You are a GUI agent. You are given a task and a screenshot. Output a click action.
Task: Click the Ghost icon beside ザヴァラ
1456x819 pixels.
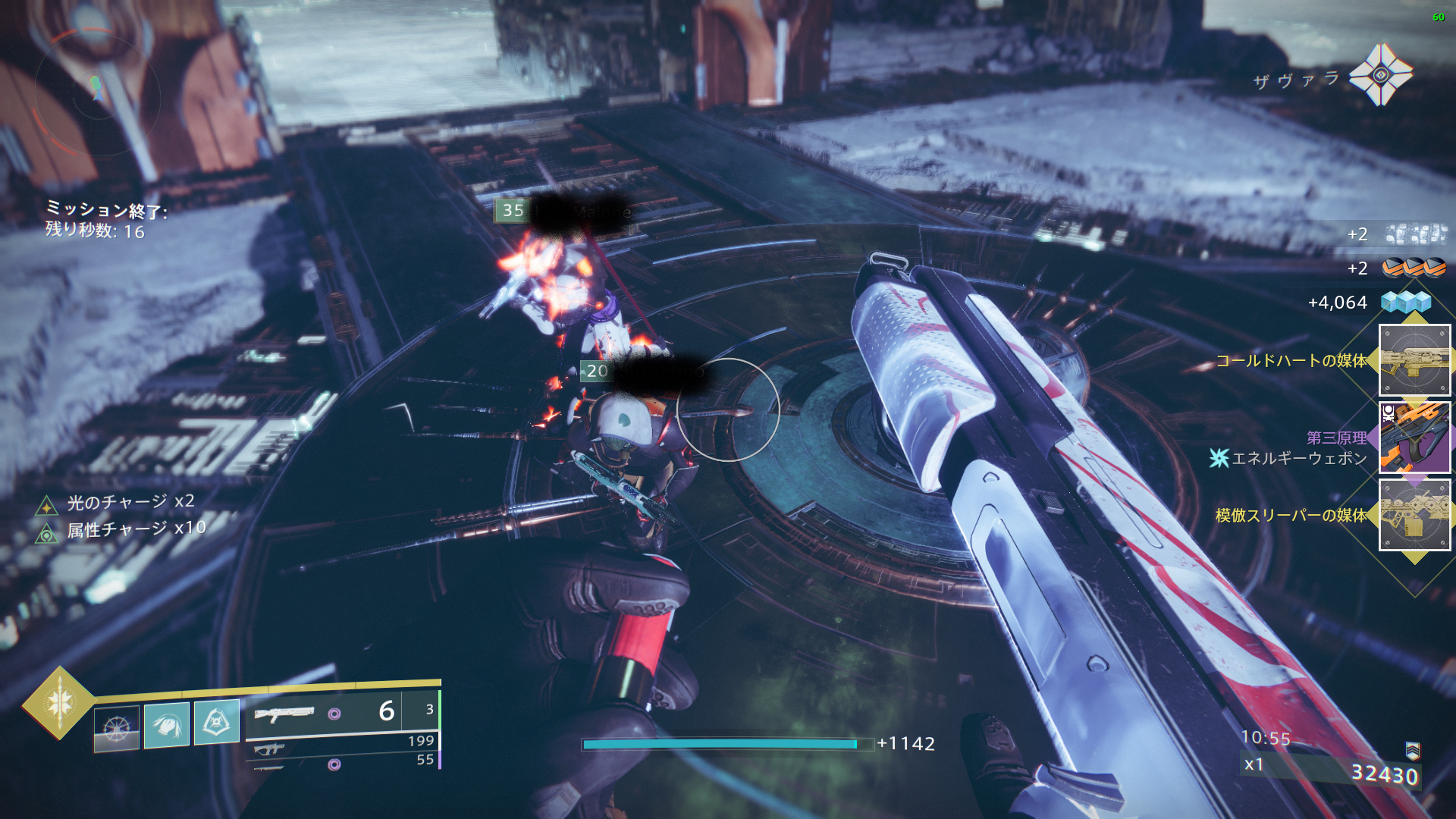(1380, 74)
